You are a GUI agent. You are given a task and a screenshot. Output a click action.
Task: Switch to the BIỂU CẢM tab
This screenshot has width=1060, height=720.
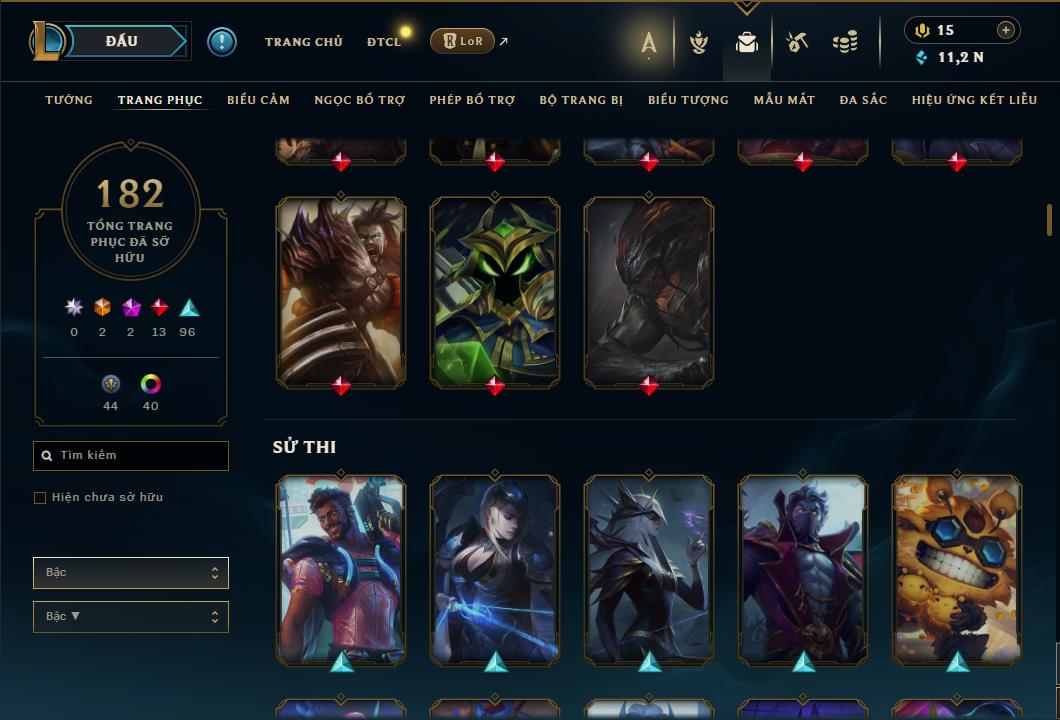coord(258,100)
